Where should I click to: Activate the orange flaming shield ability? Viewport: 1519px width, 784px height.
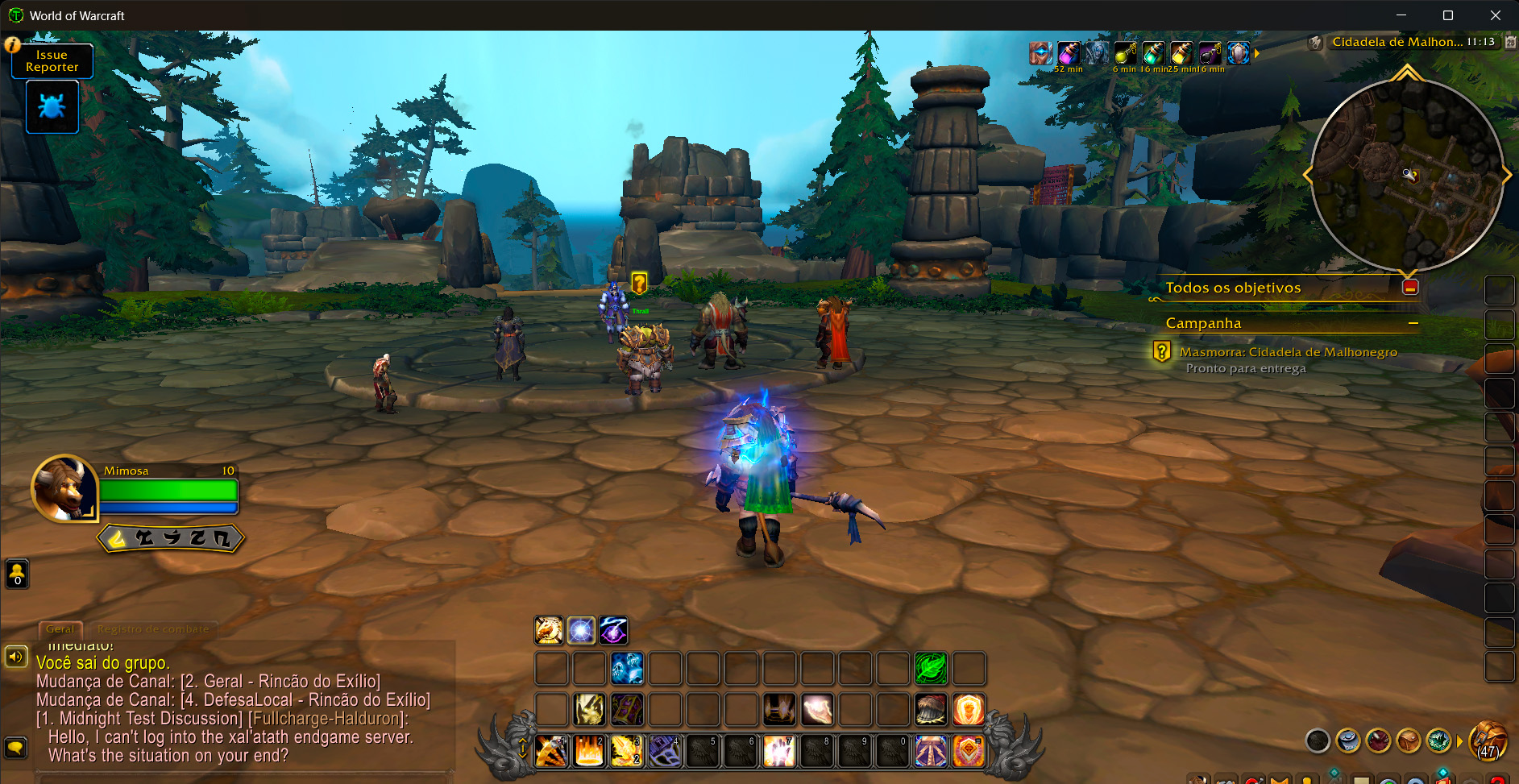click(969, 709)
